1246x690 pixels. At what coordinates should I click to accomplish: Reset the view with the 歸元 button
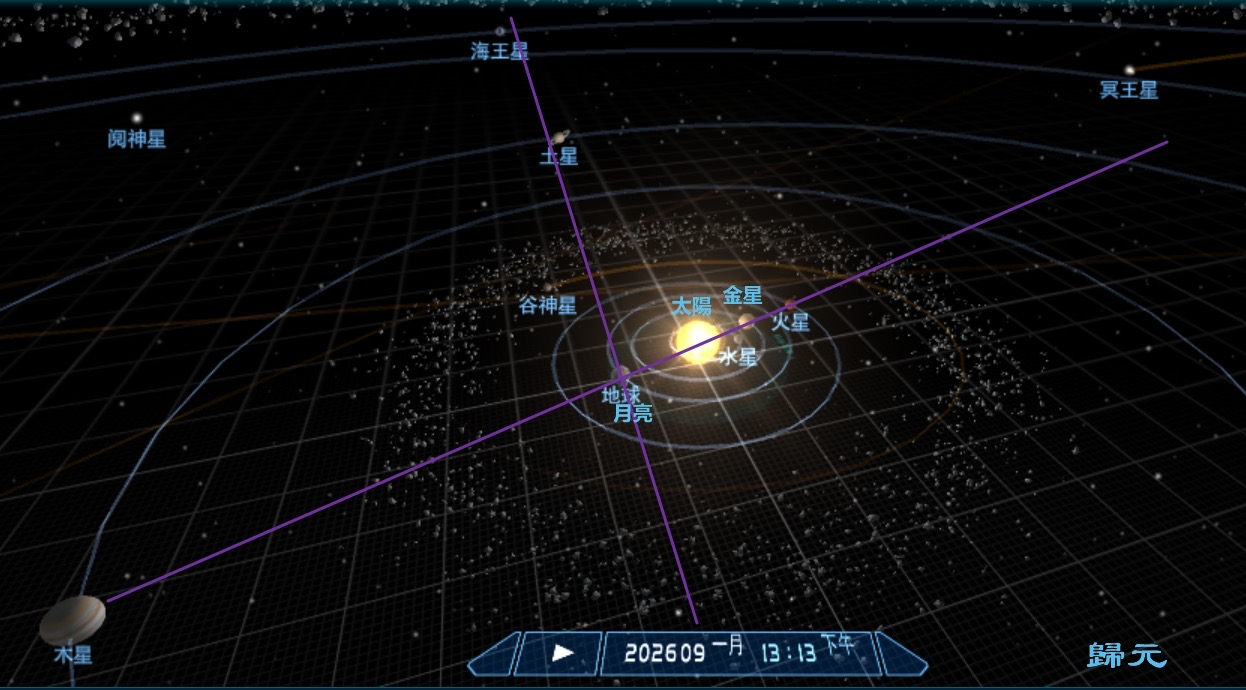point(1127,656)
